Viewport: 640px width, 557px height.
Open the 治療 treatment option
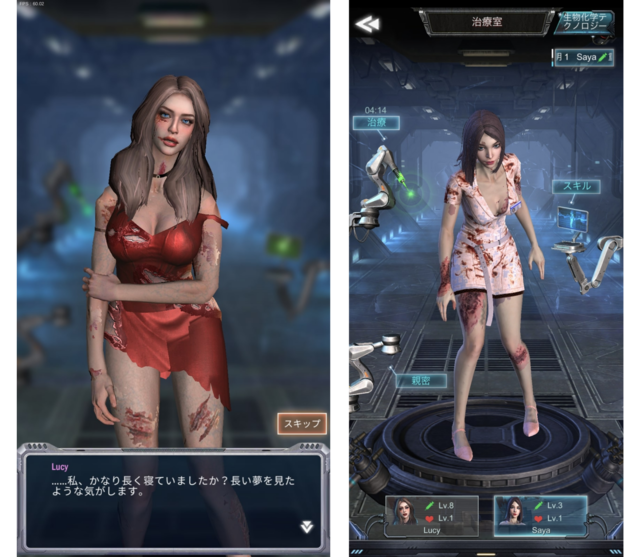[376, 124]
